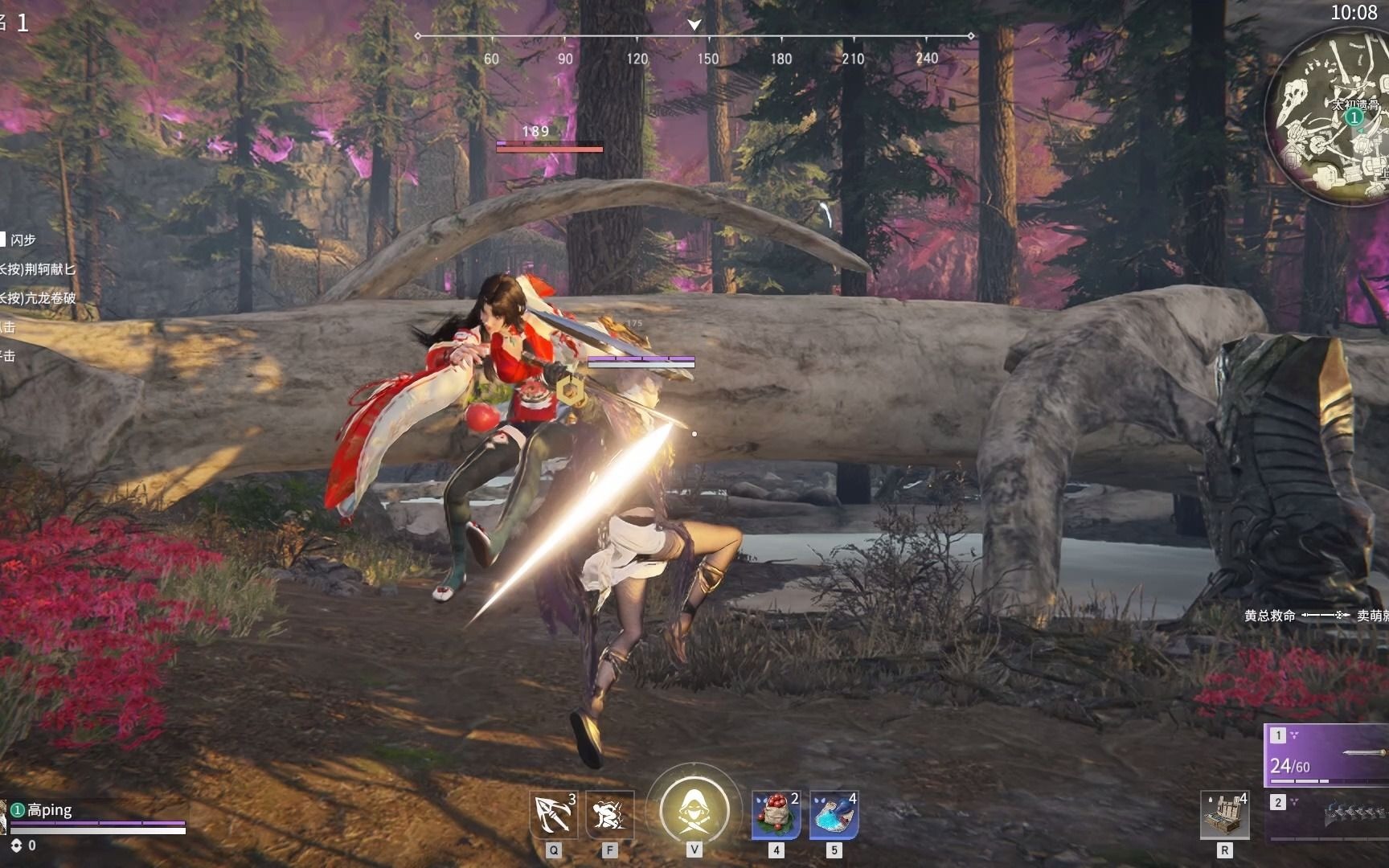Trigger the hooded assassin ultimate icon
1389x868 pixels.
tap(694, 809)
